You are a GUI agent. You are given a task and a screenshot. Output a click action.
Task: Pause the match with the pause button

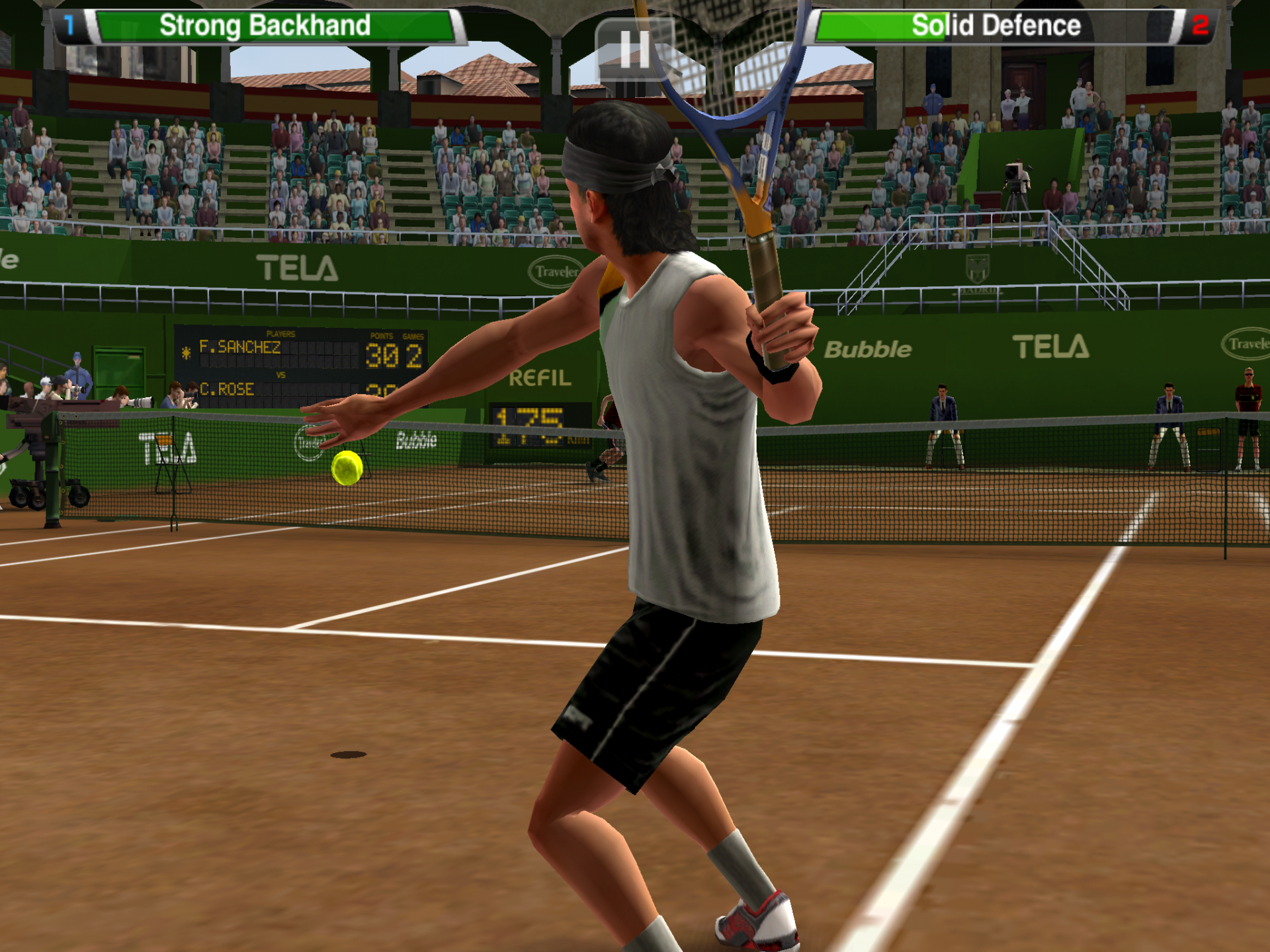634,50
